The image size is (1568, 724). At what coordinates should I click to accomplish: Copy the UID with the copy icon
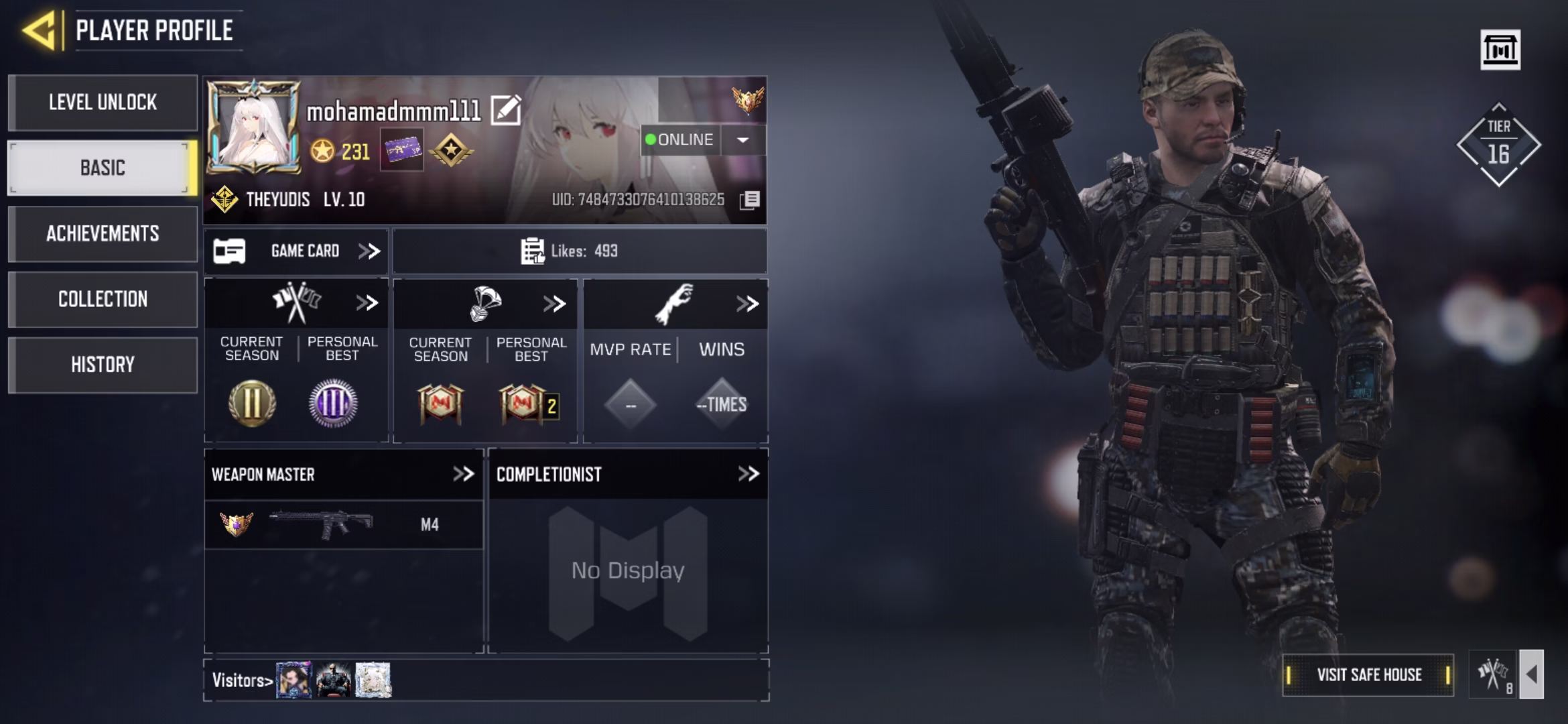coord(750,200)
